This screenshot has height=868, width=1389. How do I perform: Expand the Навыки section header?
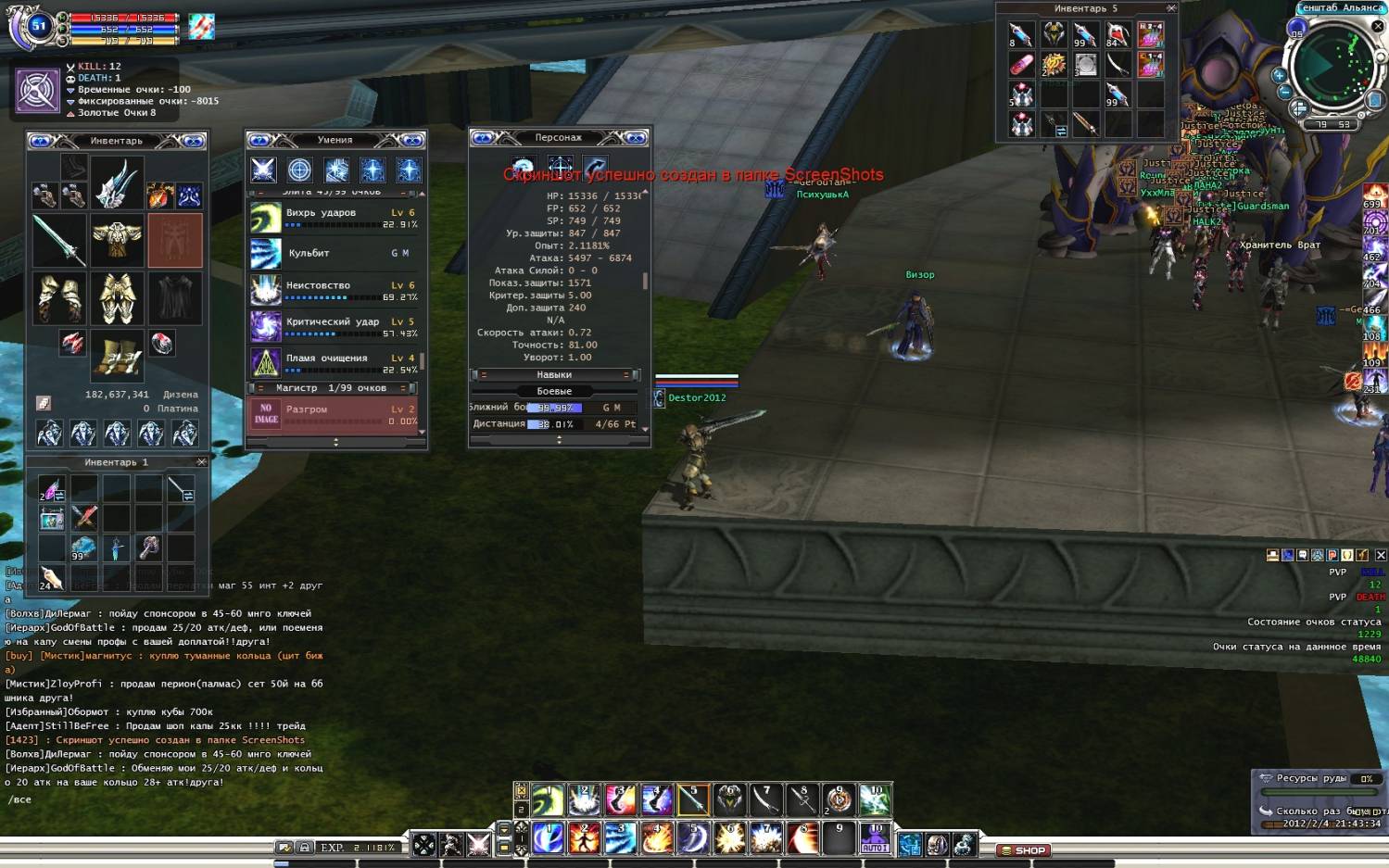(554, 375)
